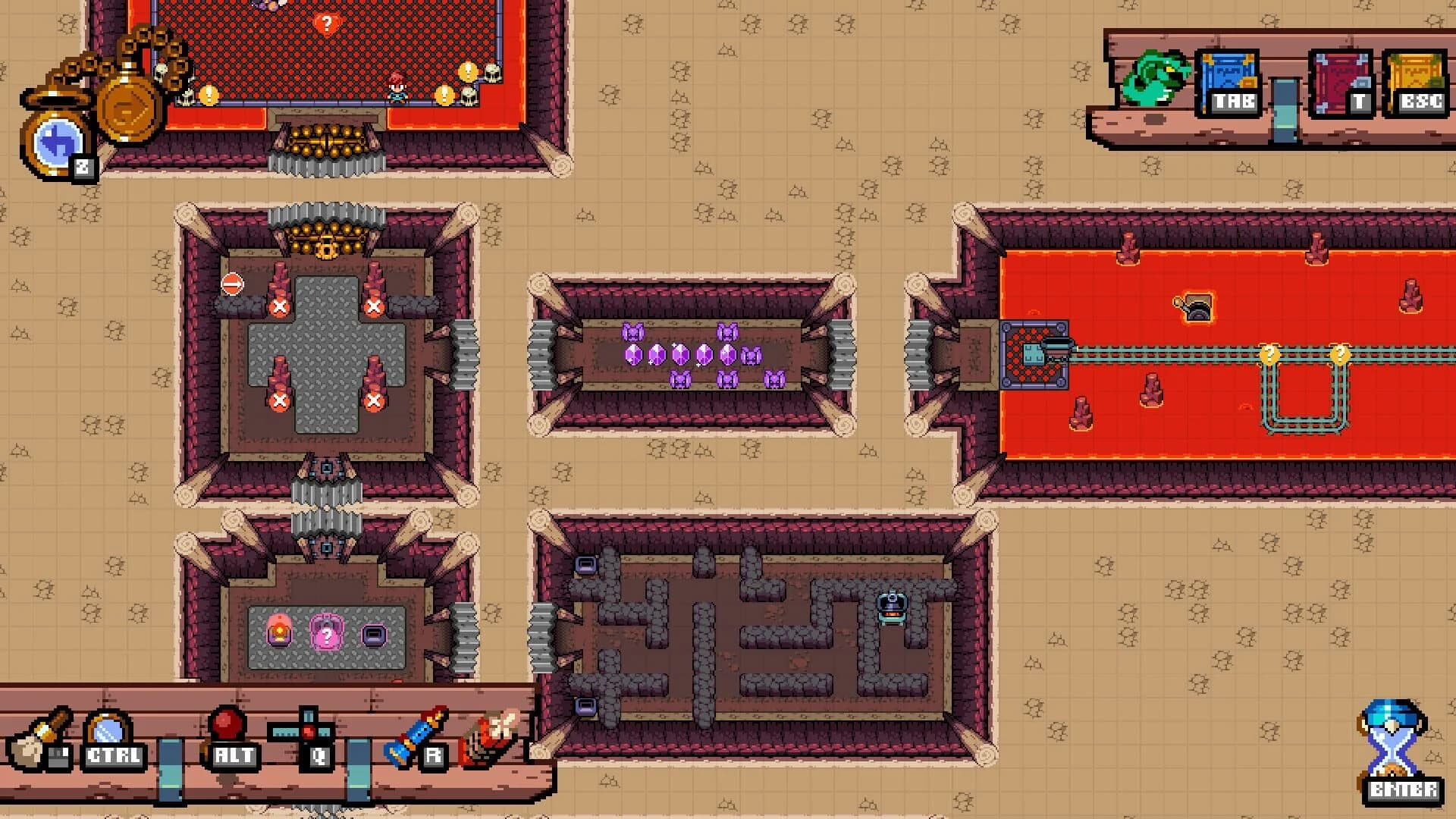The width and height of the screenshot is (1456, 819).
Task: Select the mirror tool labeled CTRL
Action: click(106, 732)
